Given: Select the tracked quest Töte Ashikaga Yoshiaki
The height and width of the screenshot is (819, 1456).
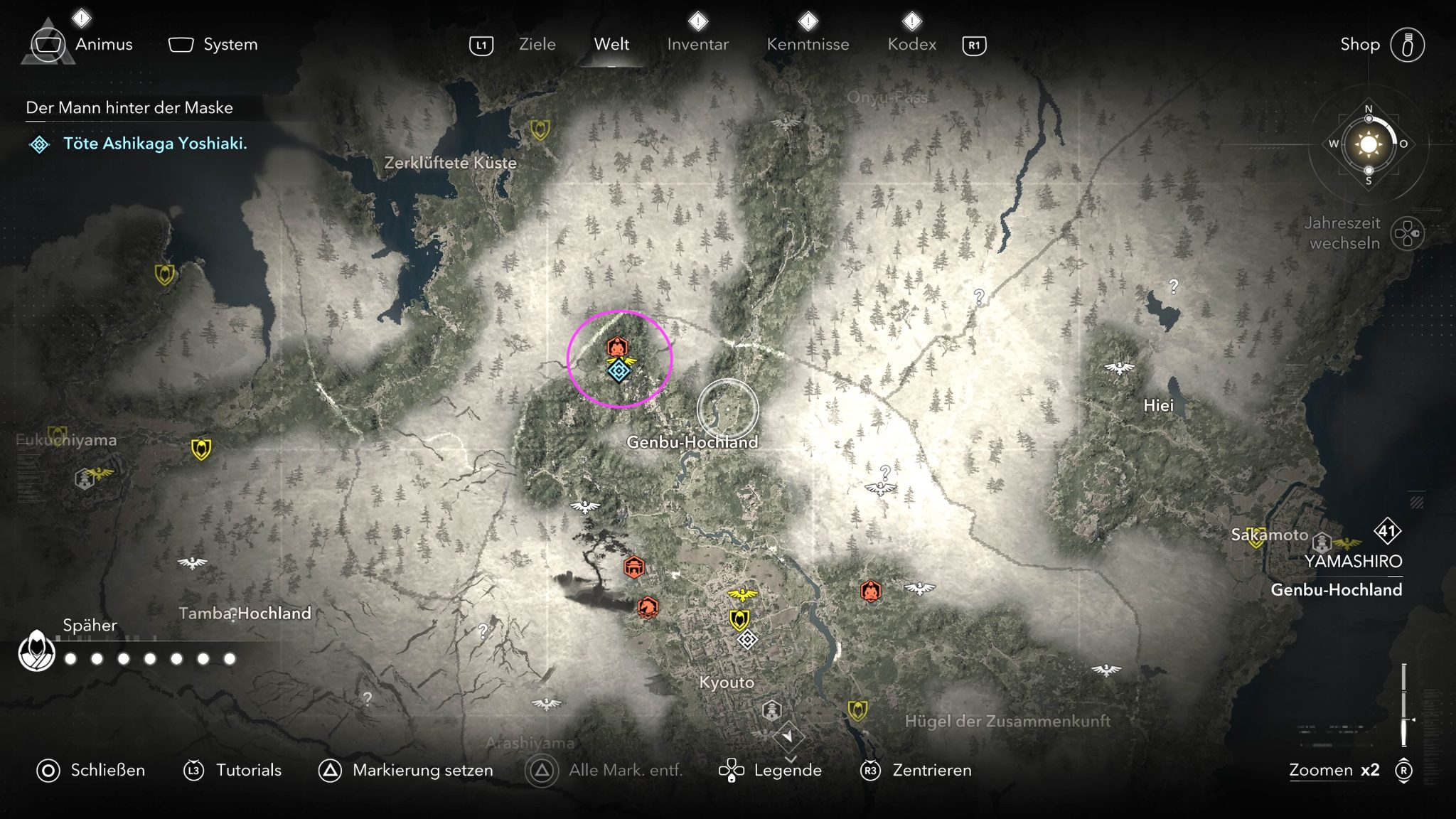Looking at the screenshot, I should click(155, 144).
